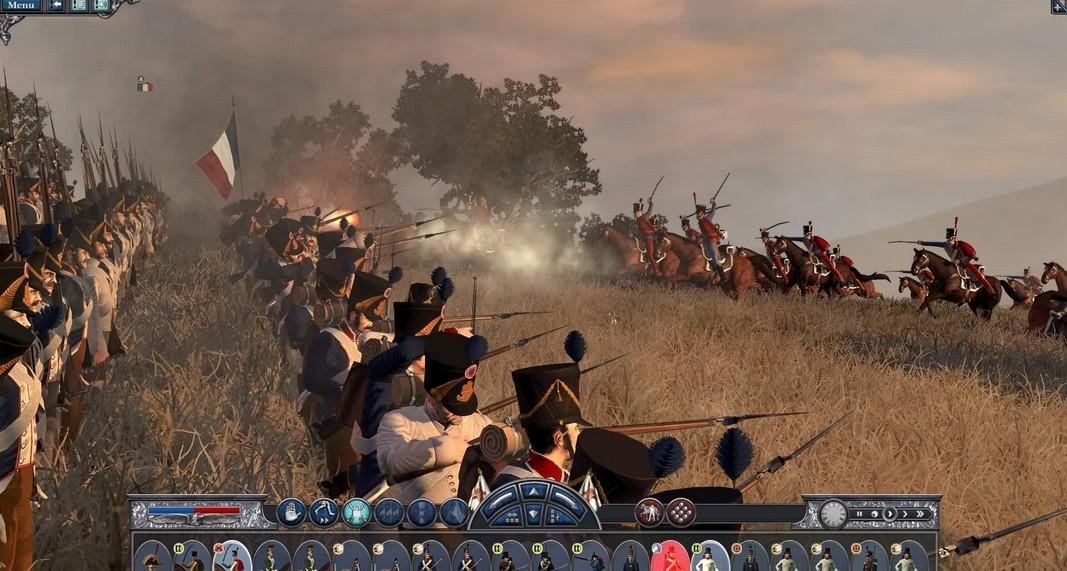Set battle speed to fast forward

tap(904, 514)
